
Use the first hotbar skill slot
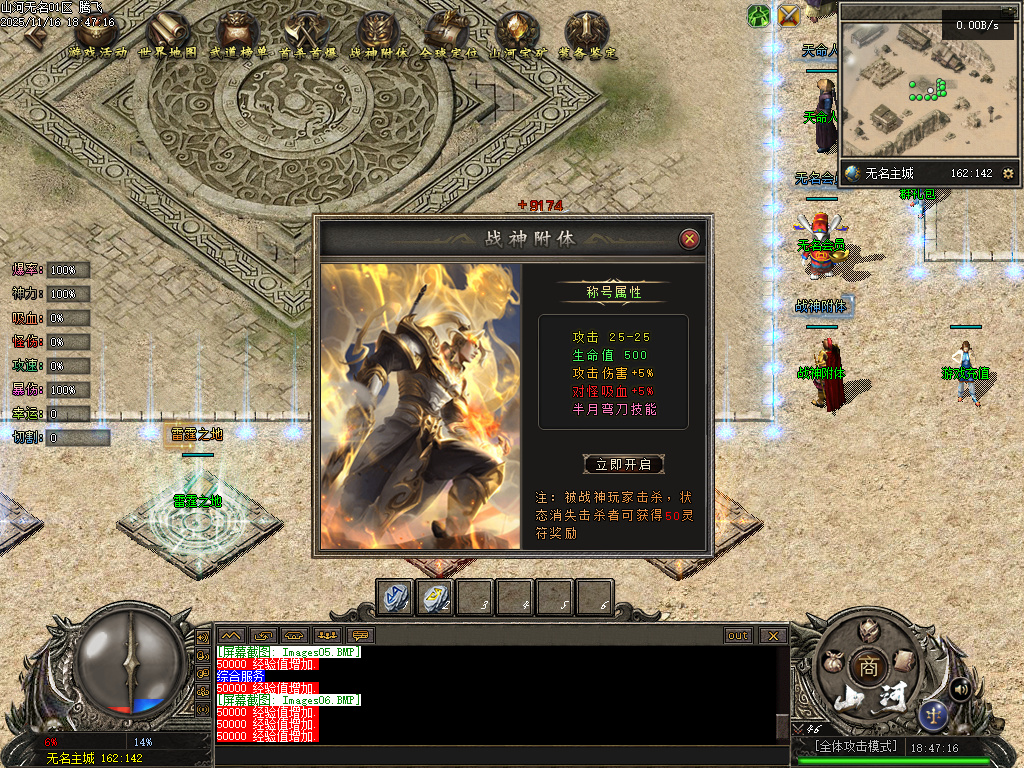(x=395, y=597)
